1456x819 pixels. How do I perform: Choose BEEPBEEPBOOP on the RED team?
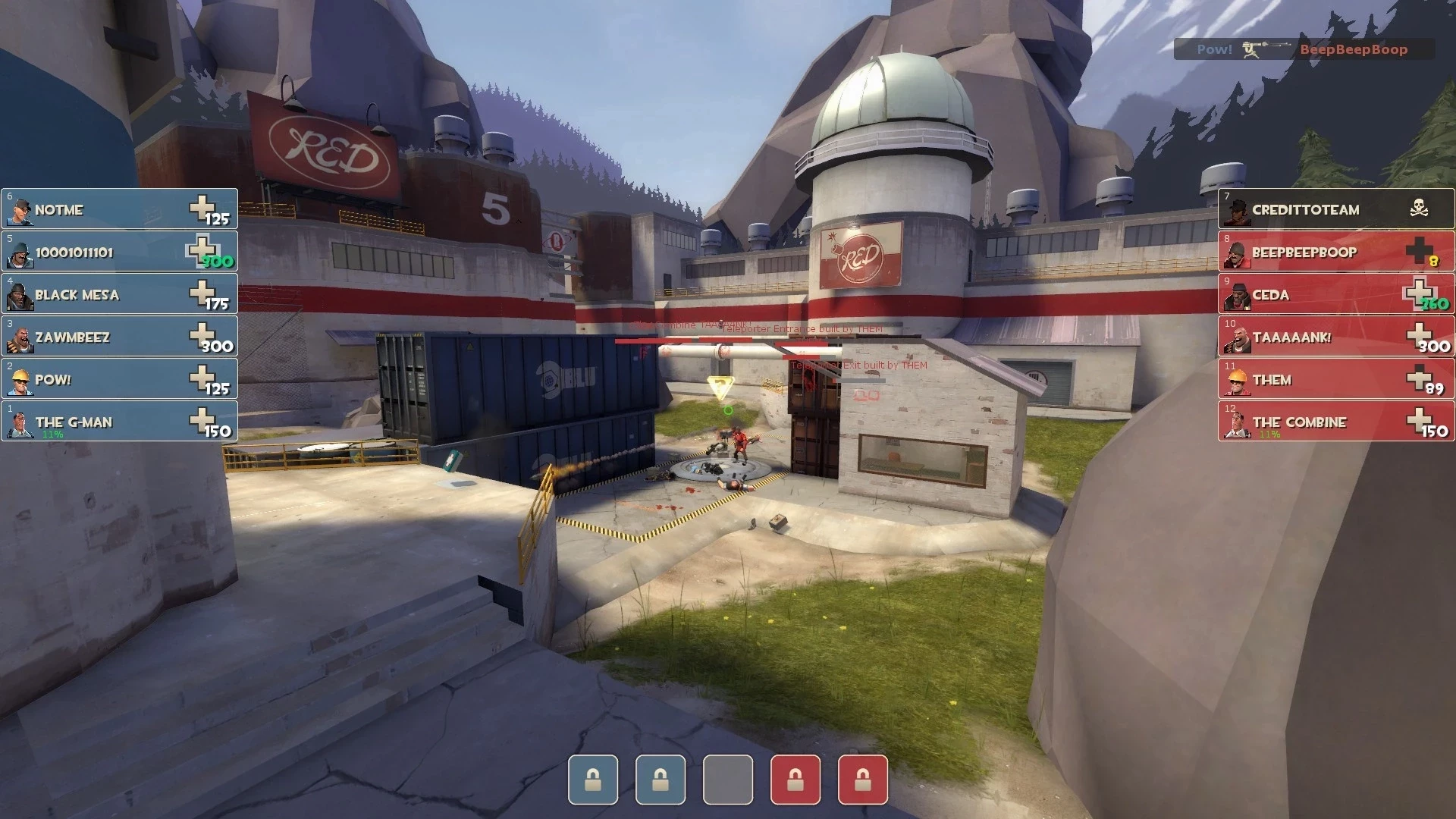click(1336, 252)
